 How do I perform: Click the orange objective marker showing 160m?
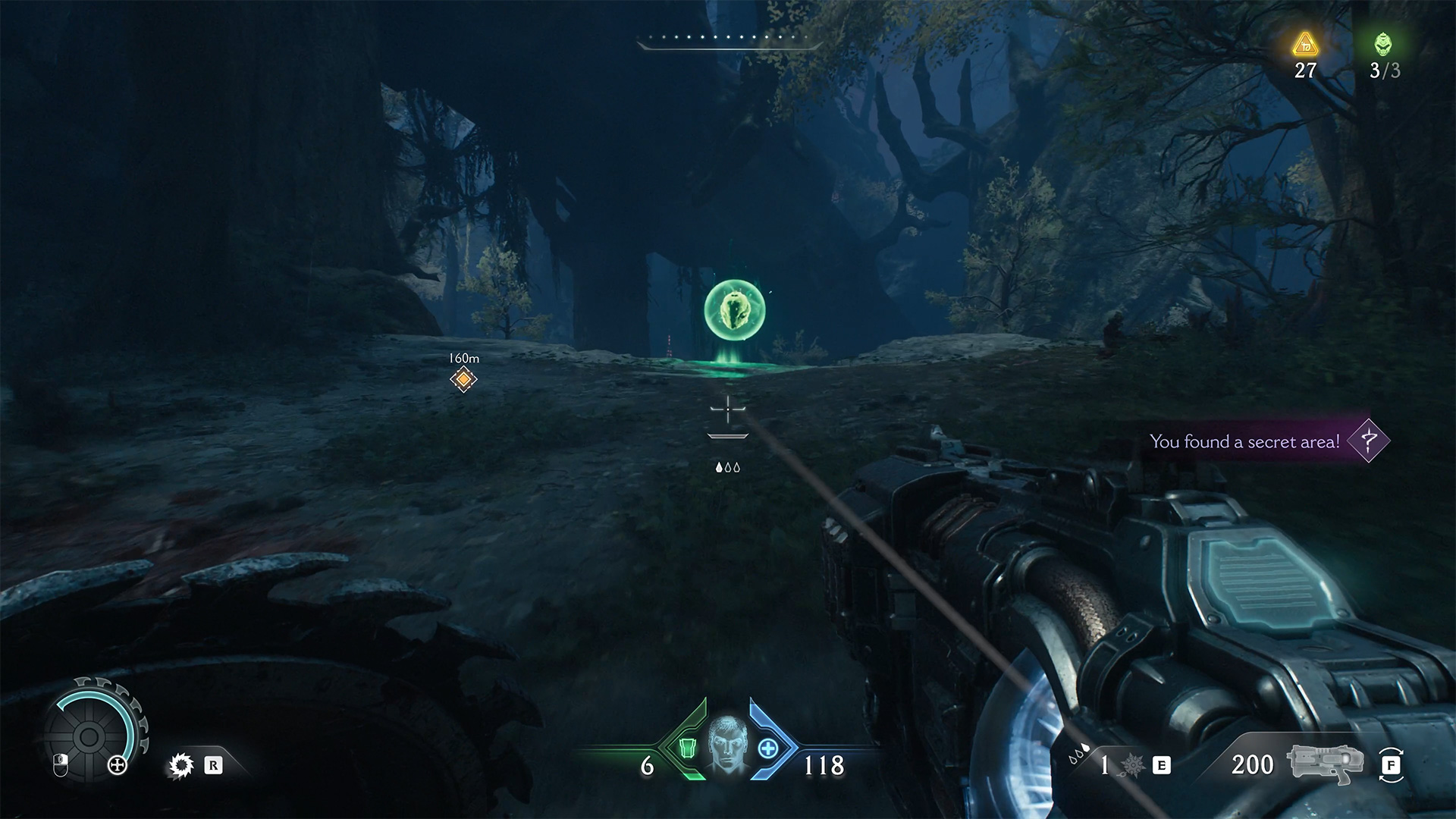[463, 378]
